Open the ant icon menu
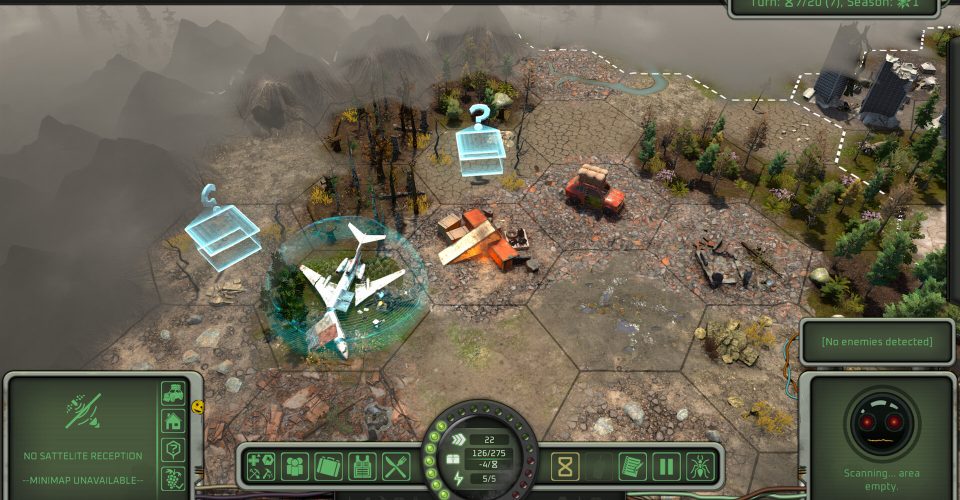 tap(700, 466)
